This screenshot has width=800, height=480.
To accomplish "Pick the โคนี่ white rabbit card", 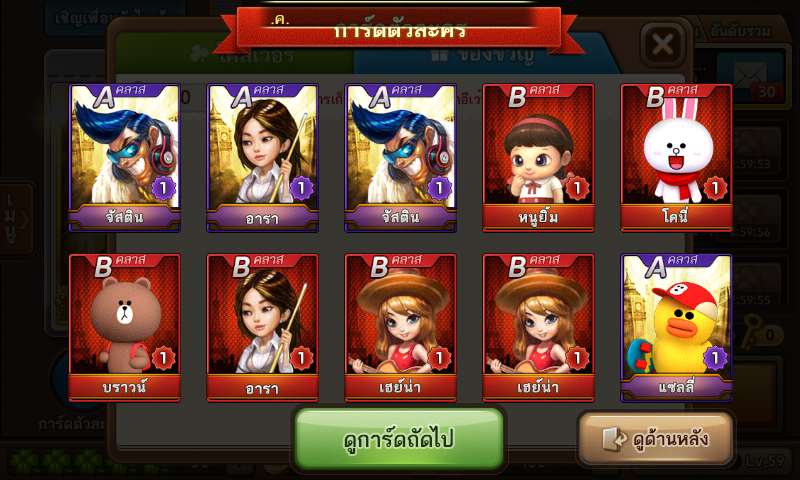I will (x=676, y=158).
